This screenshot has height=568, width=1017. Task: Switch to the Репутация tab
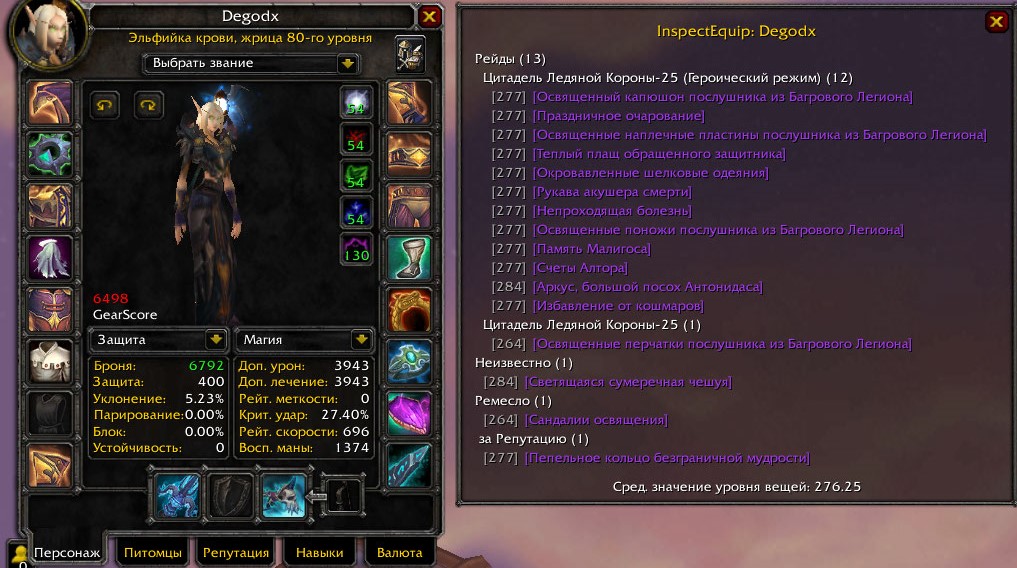coord(236,552)
